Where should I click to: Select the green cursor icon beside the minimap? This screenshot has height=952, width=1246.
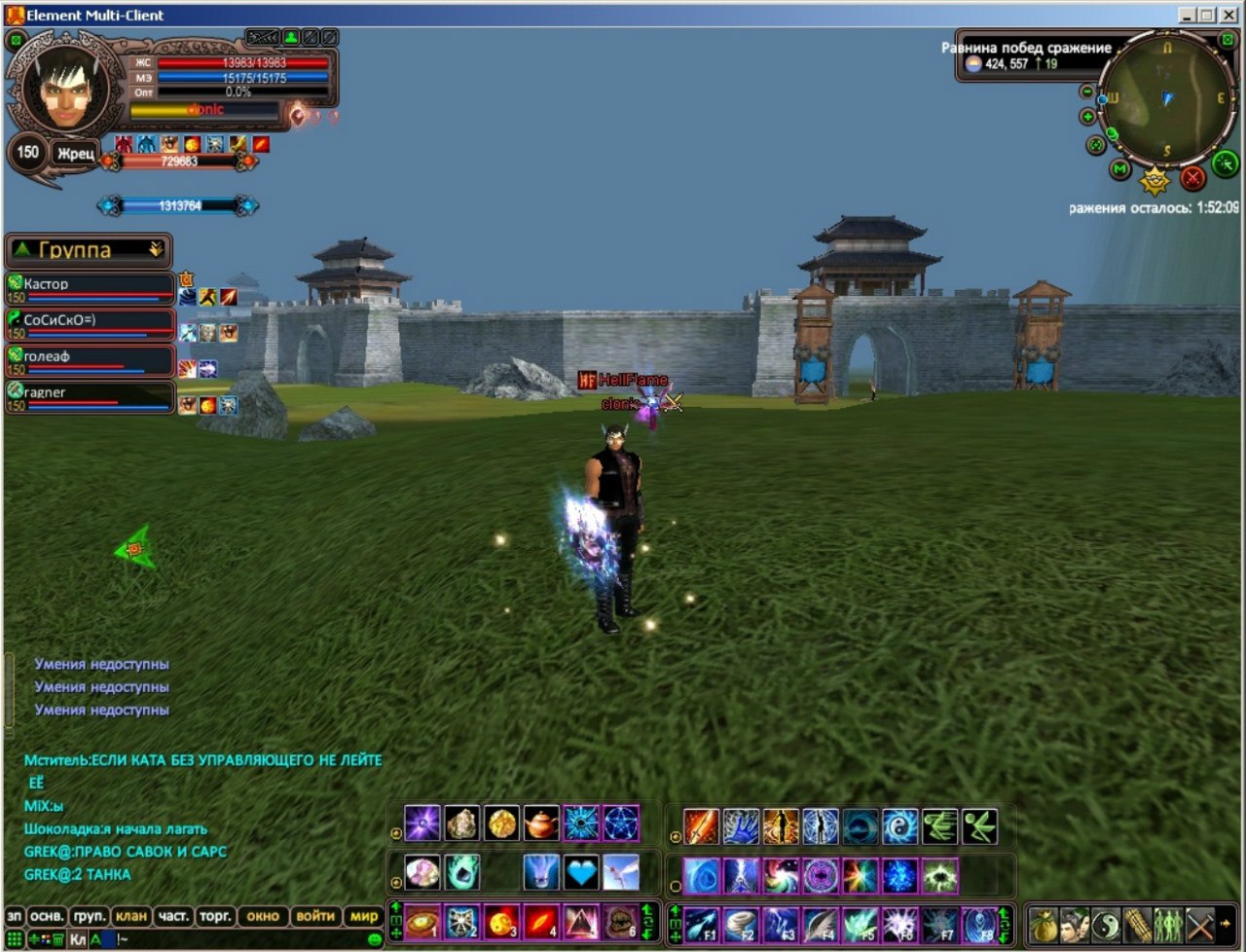pyautogui.click(x=1225, y=163)
